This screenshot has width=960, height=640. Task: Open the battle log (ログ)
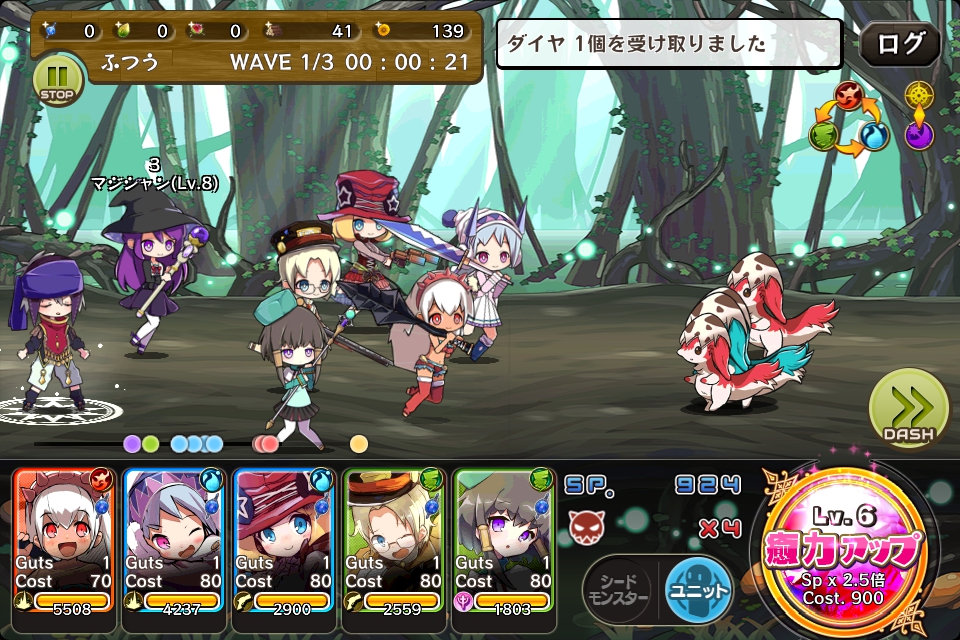point(900,45)
